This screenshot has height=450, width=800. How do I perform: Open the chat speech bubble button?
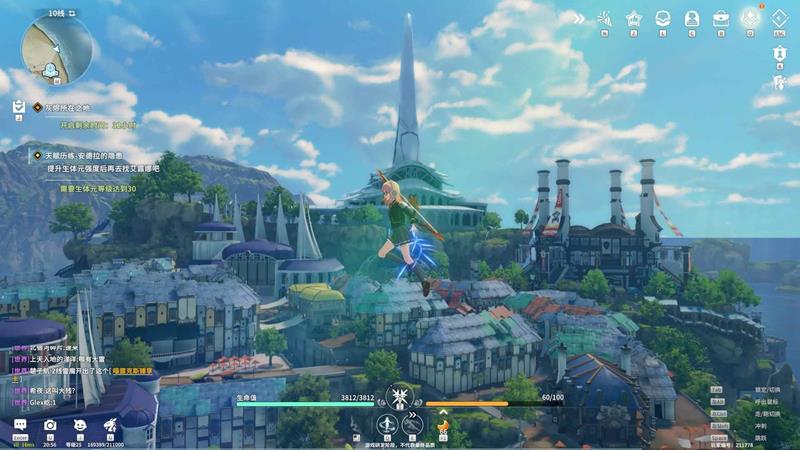20,426
